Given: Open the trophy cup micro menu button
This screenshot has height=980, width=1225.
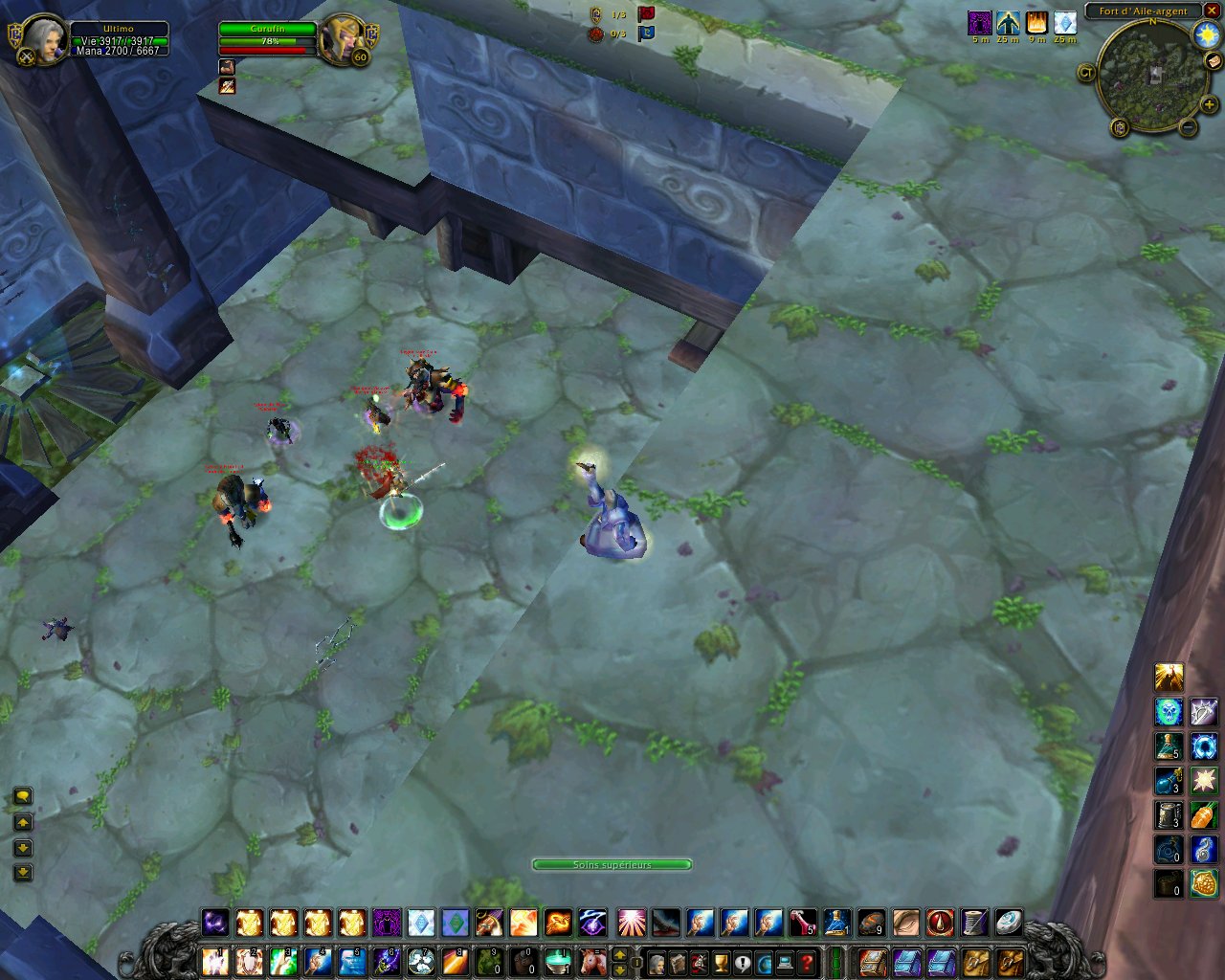Looking at the screenshot, I should coord(722,962).
